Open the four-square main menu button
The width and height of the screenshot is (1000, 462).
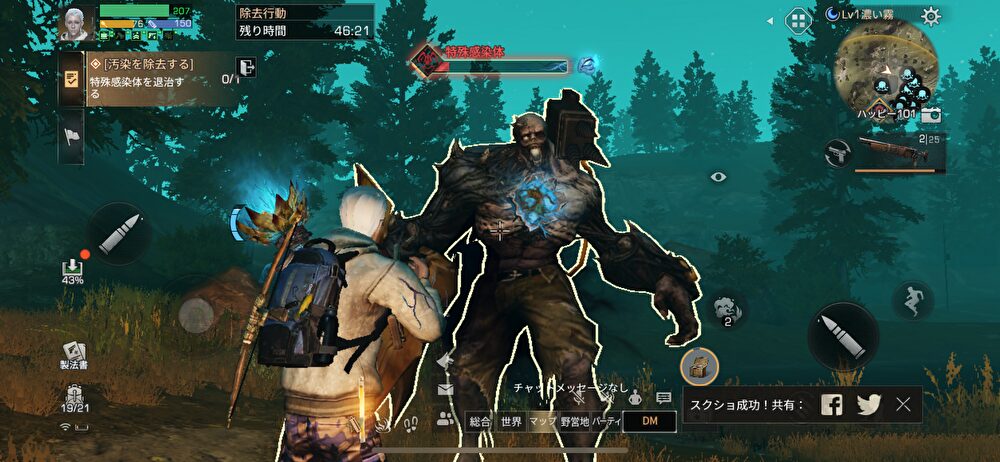[x=798, y=19]
